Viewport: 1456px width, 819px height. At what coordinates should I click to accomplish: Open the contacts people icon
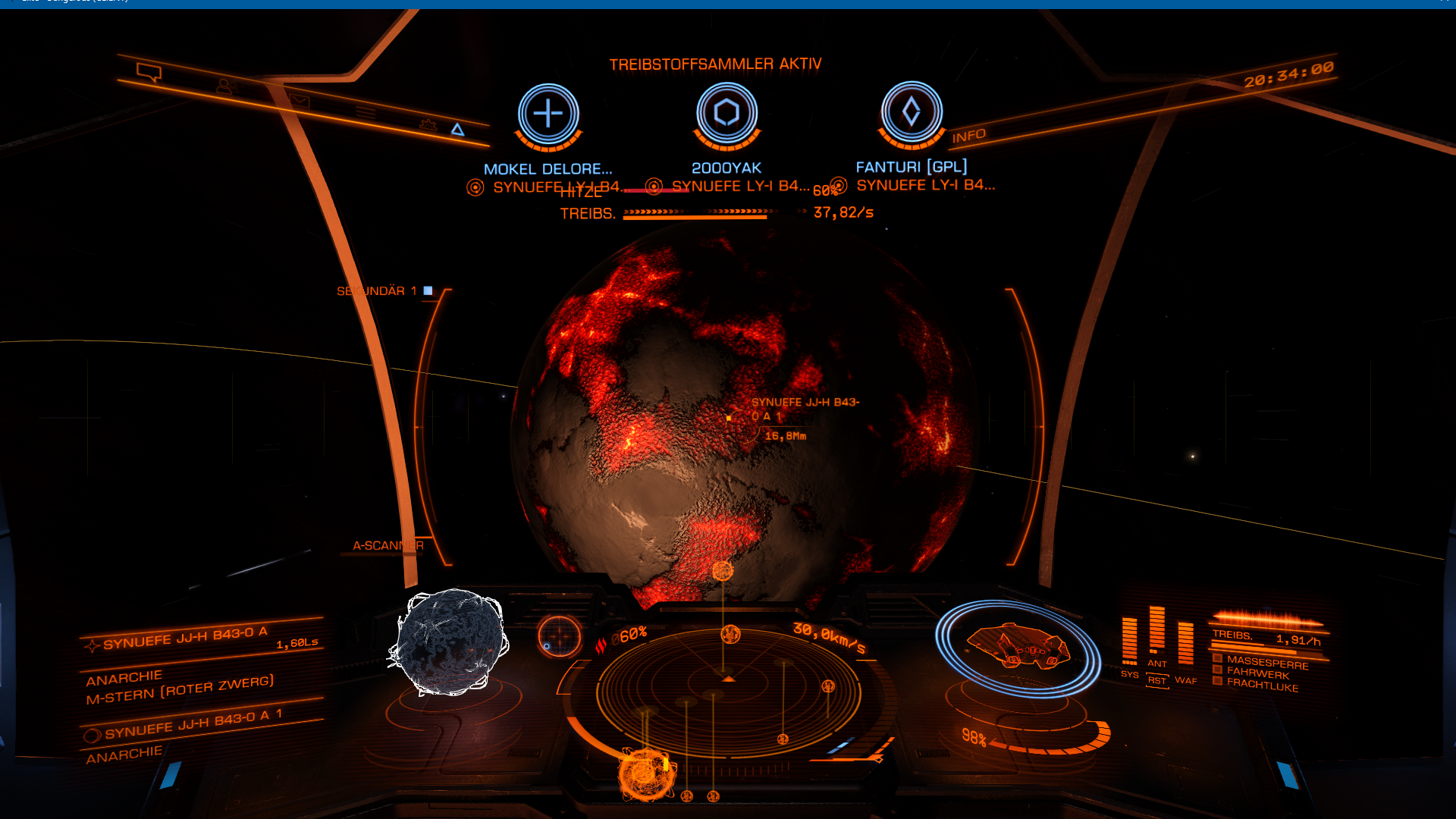coord(225,87)
